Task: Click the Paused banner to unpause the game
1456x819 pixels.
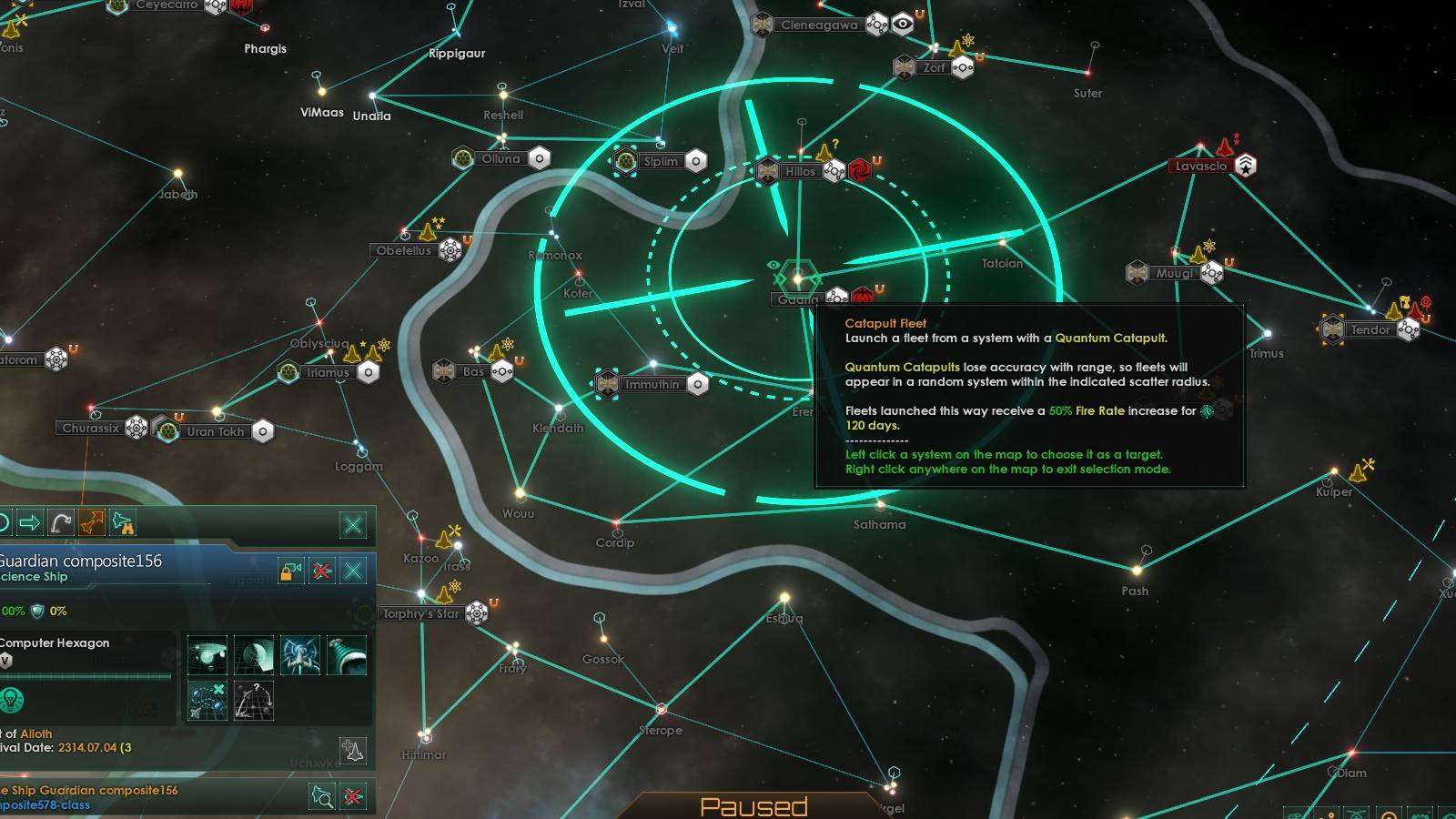Action: 755,806
